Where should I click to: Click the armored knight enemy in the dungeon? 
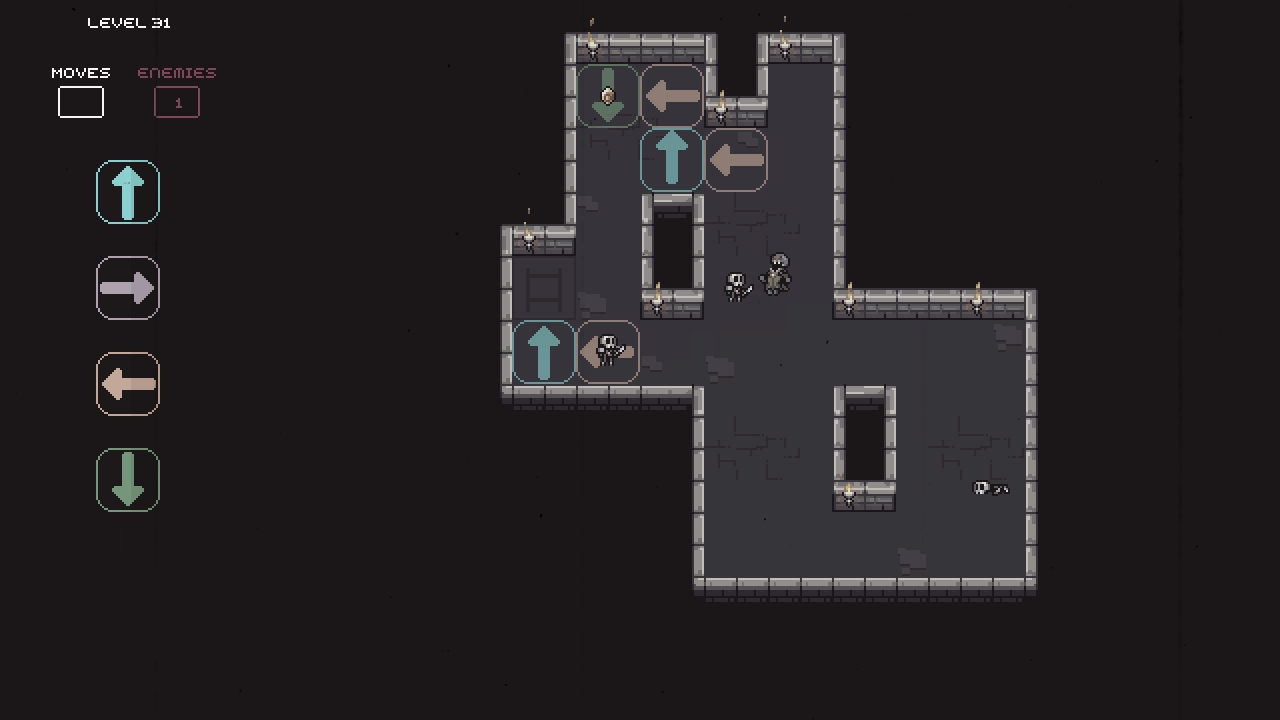(778, 275)
